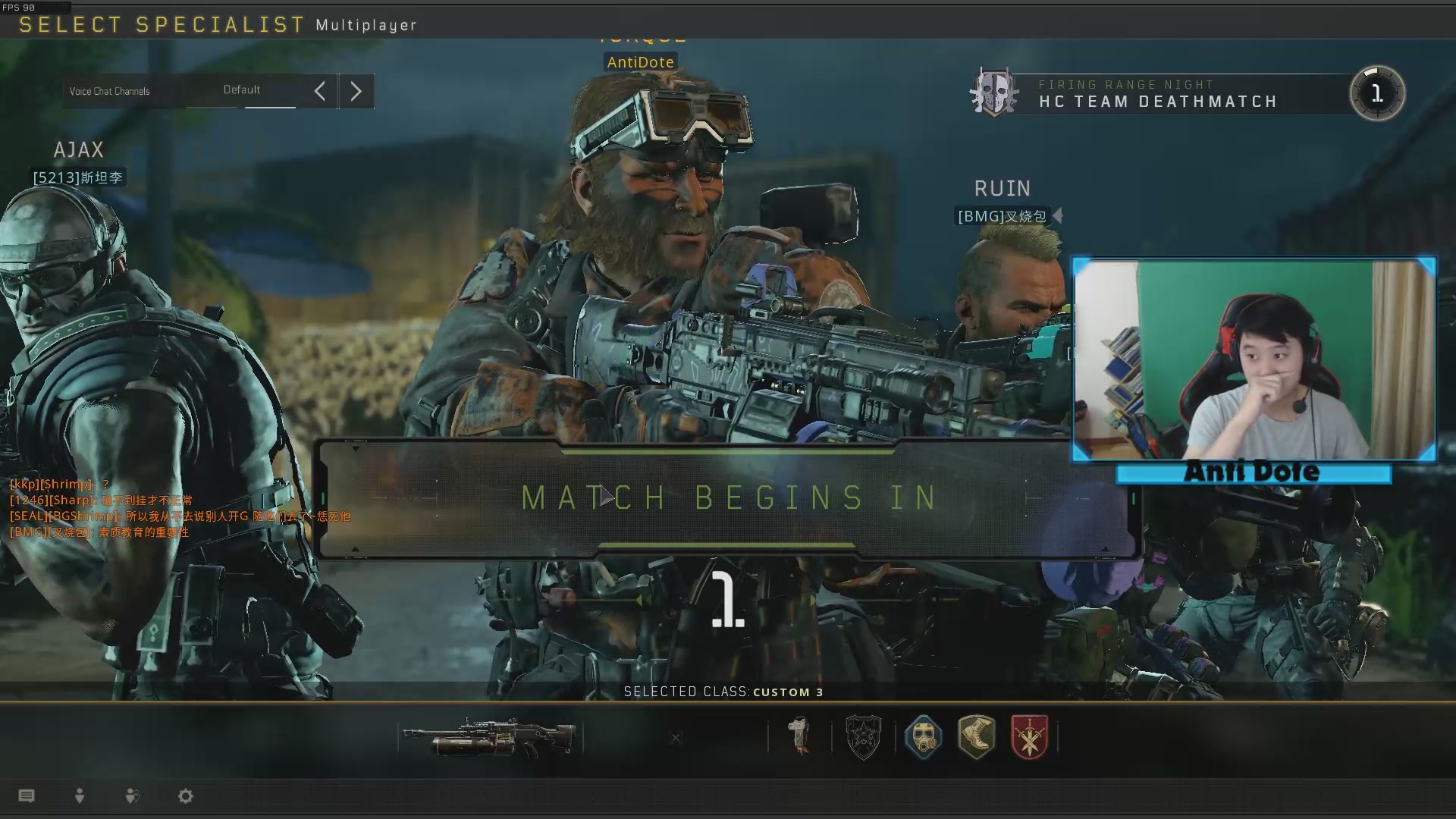Choose the gas mask perk icon

[x=923, y=737]
